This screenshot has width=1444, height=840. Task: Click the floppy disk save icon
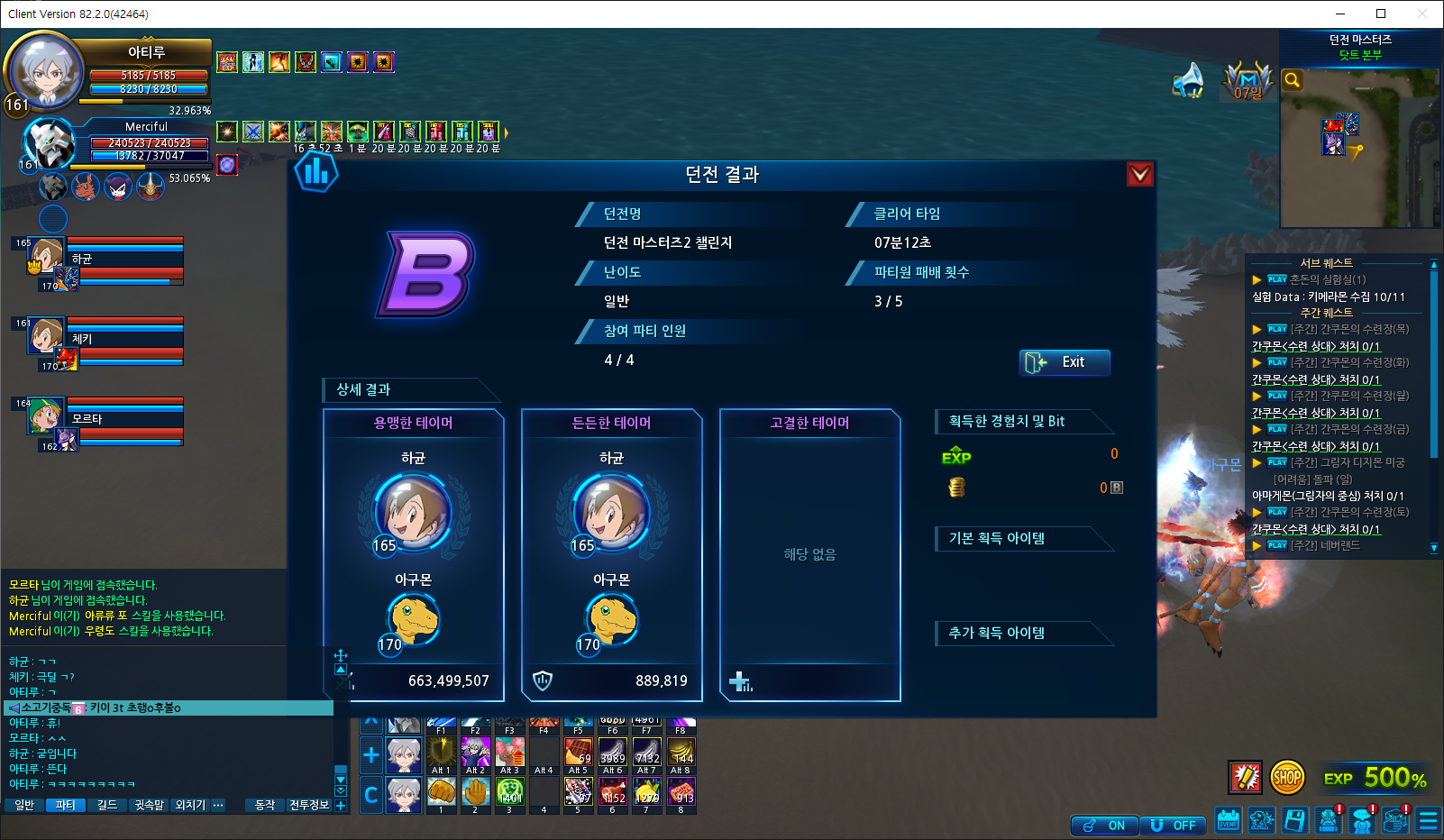point(1295,820)
